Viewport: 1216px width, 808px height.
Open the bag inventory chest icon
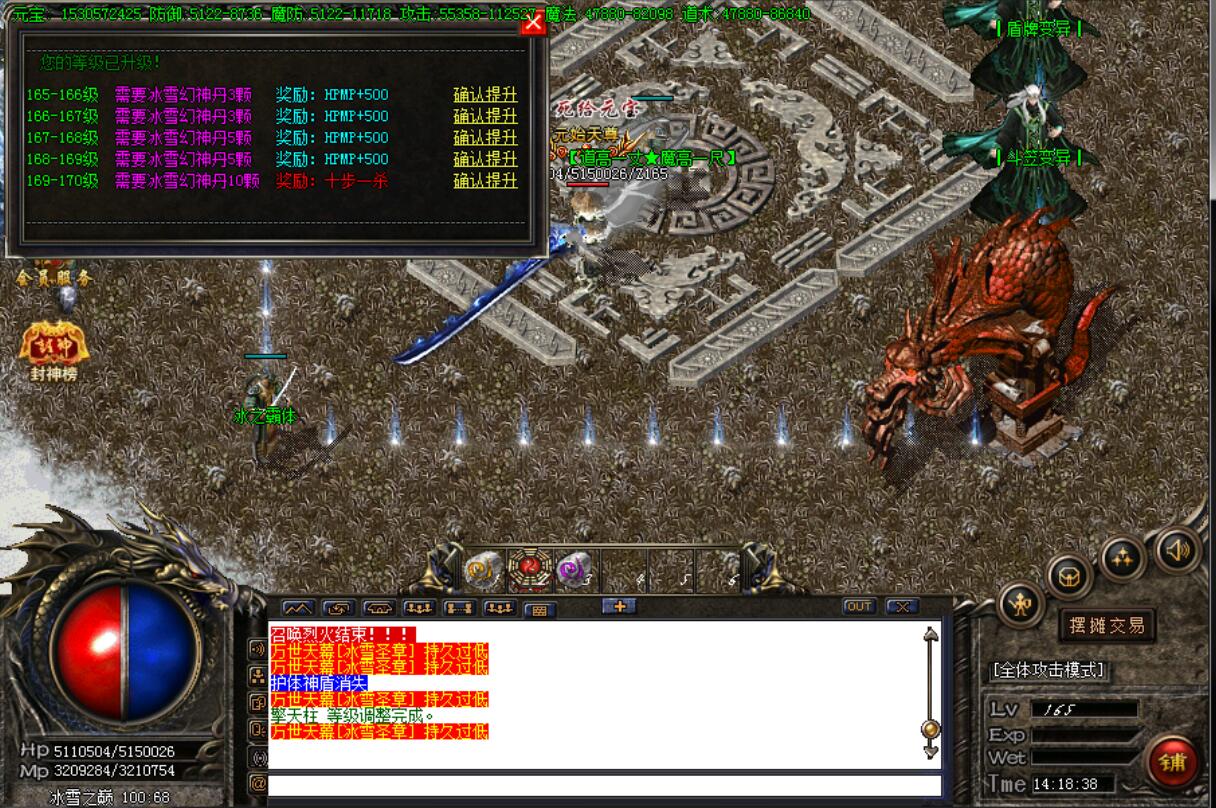[x=1069, y=575]
